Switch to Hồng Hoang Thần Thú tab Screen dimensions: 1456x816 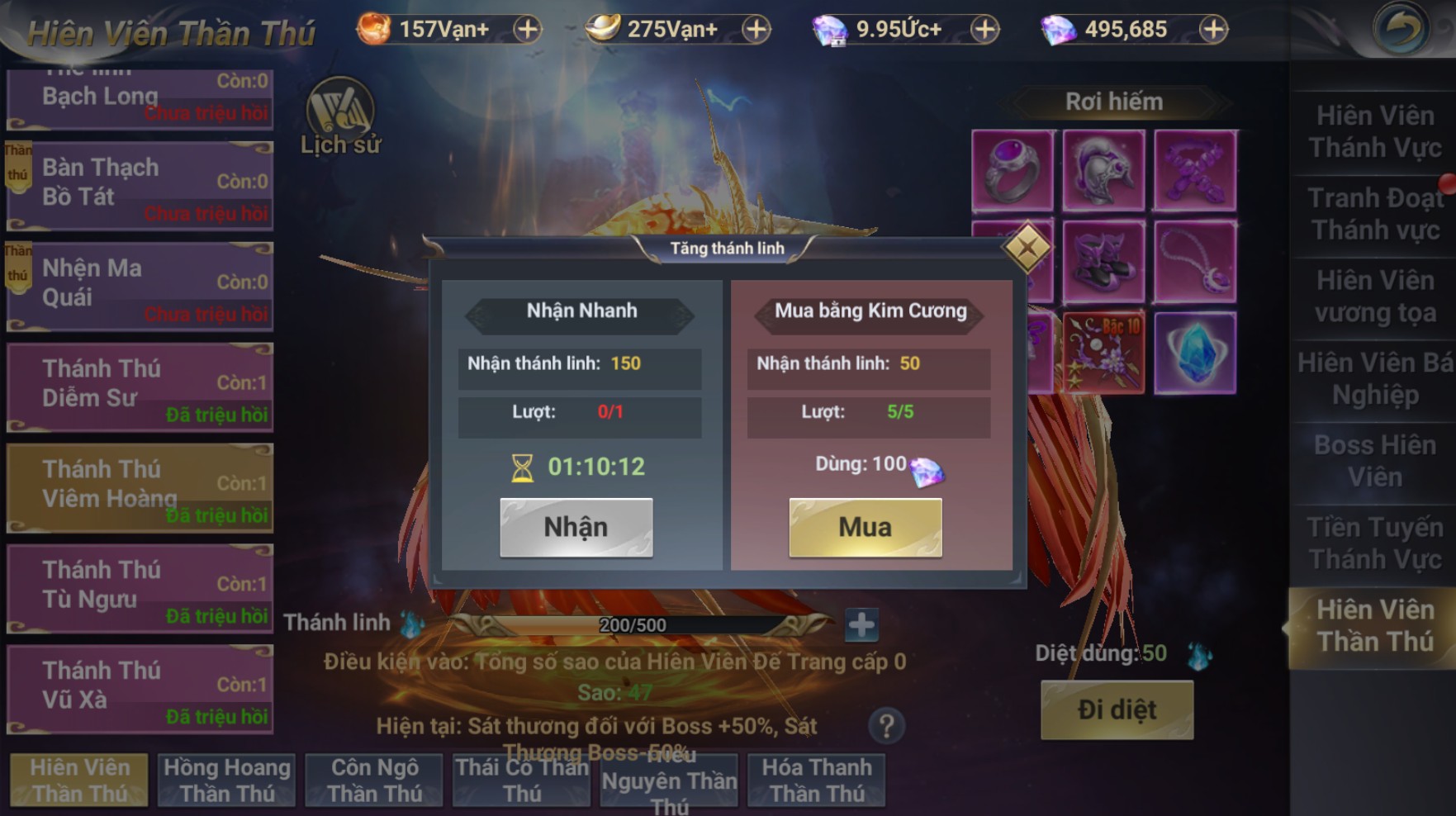coord(227,780)
